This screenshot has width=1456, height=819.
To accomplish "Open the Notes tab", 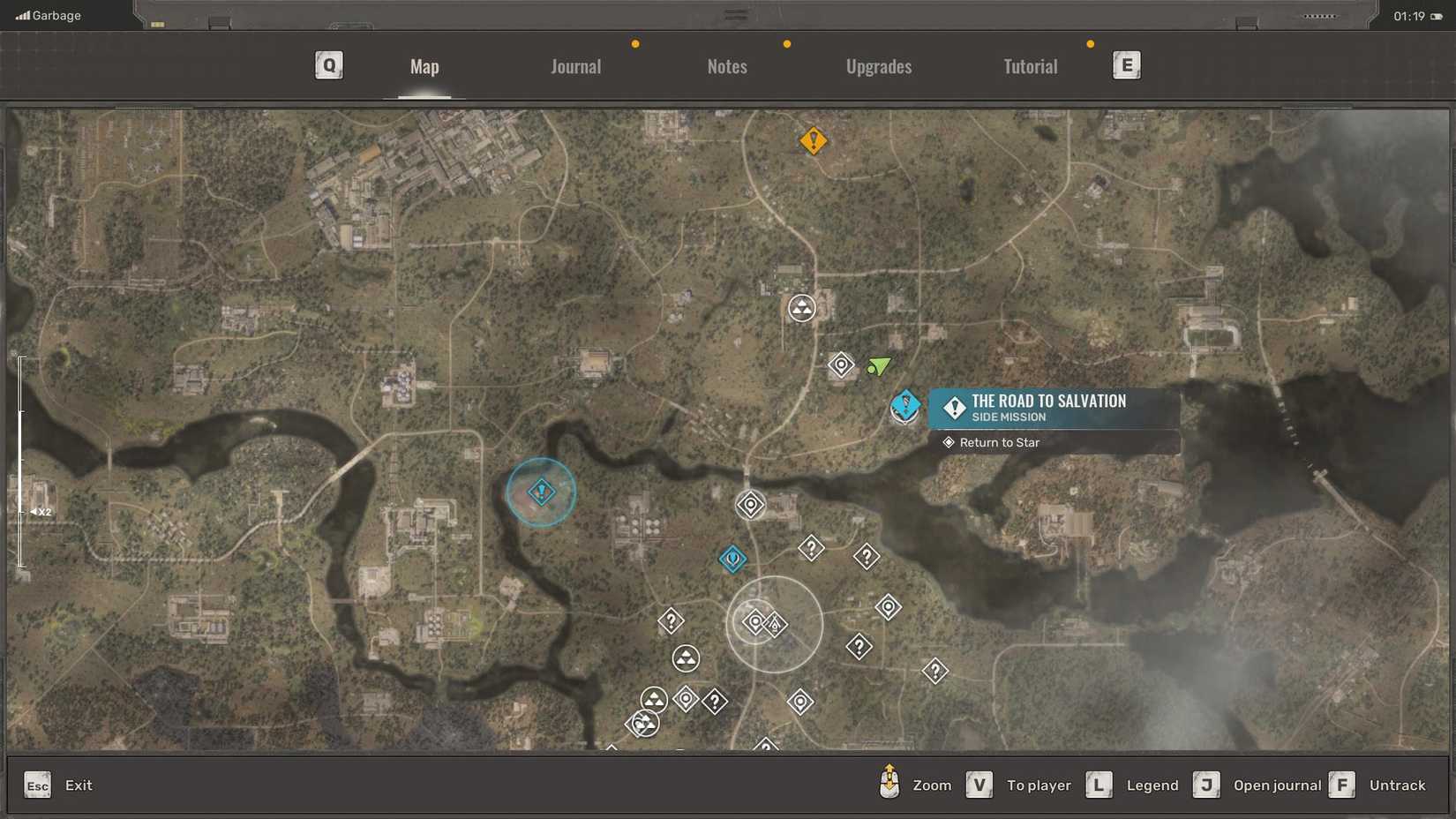I will [726, 65].
